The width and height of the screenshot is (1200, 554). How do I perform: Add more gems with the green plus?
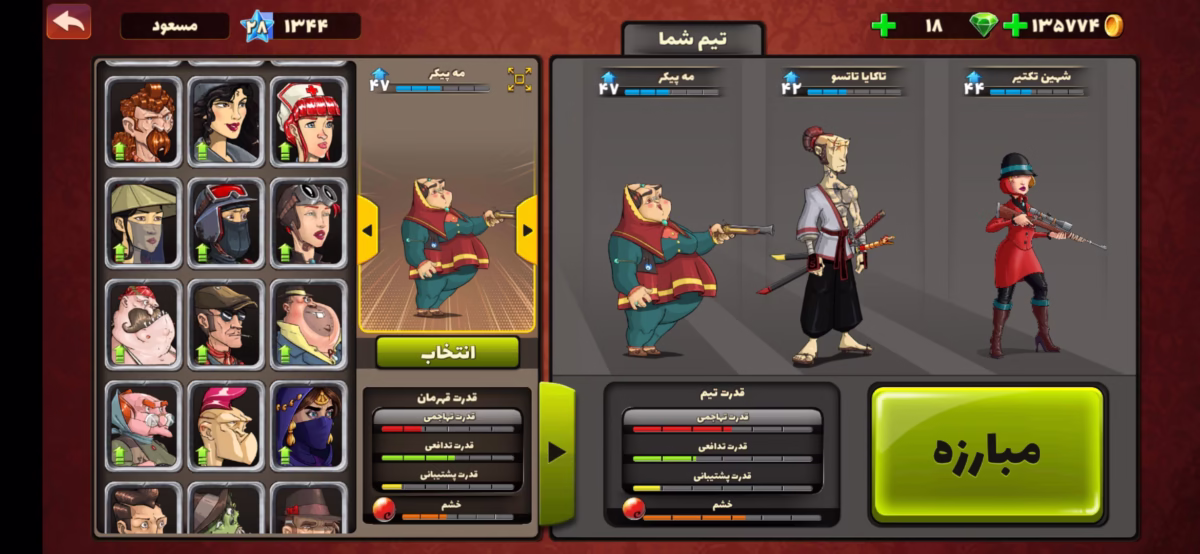point(883,25)
